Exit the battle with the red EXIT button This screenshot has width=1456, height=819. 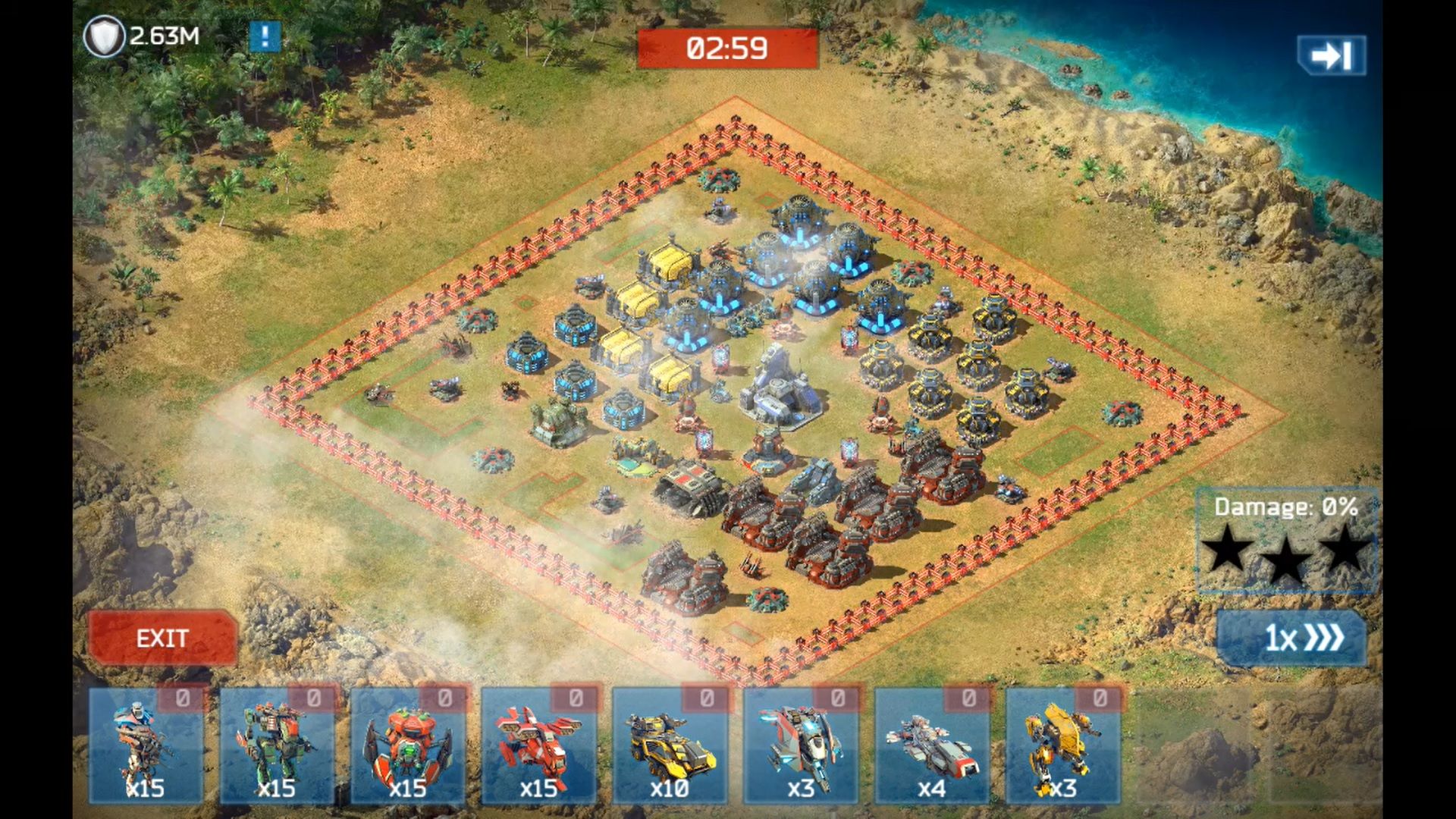(x=162, y=638)
